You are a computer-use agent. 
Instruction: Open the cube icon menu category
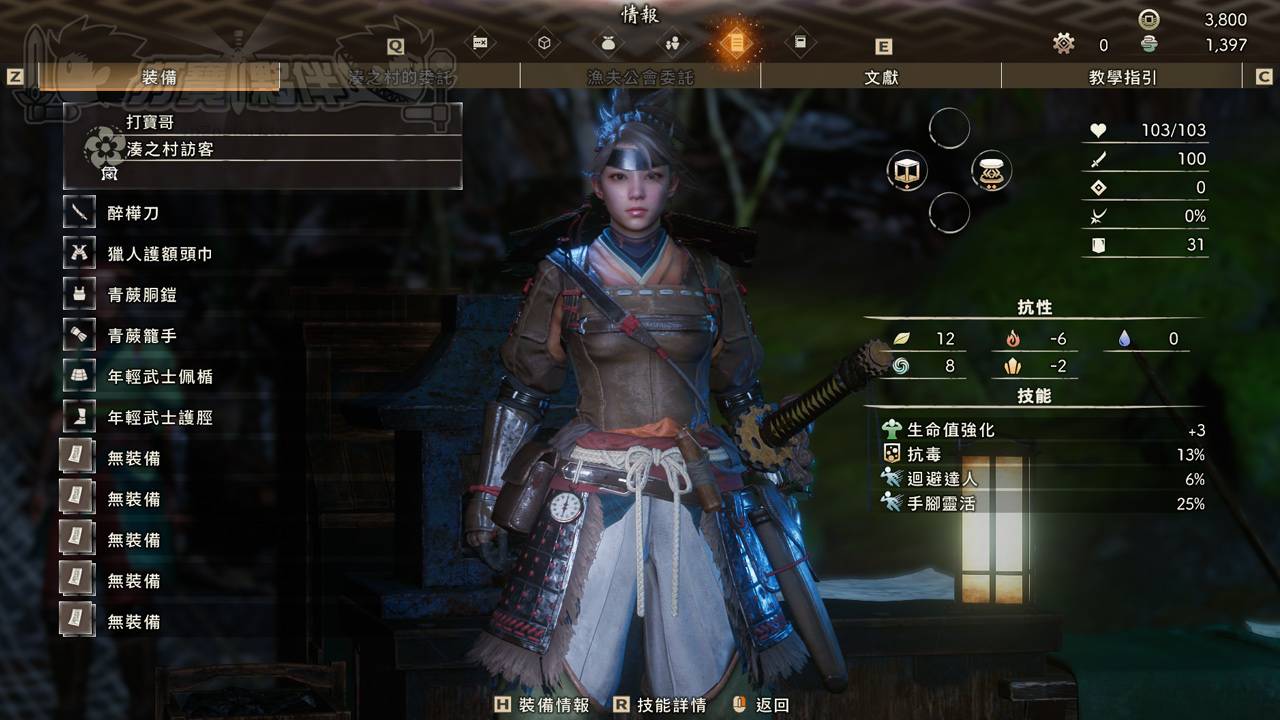coord(544,43)
